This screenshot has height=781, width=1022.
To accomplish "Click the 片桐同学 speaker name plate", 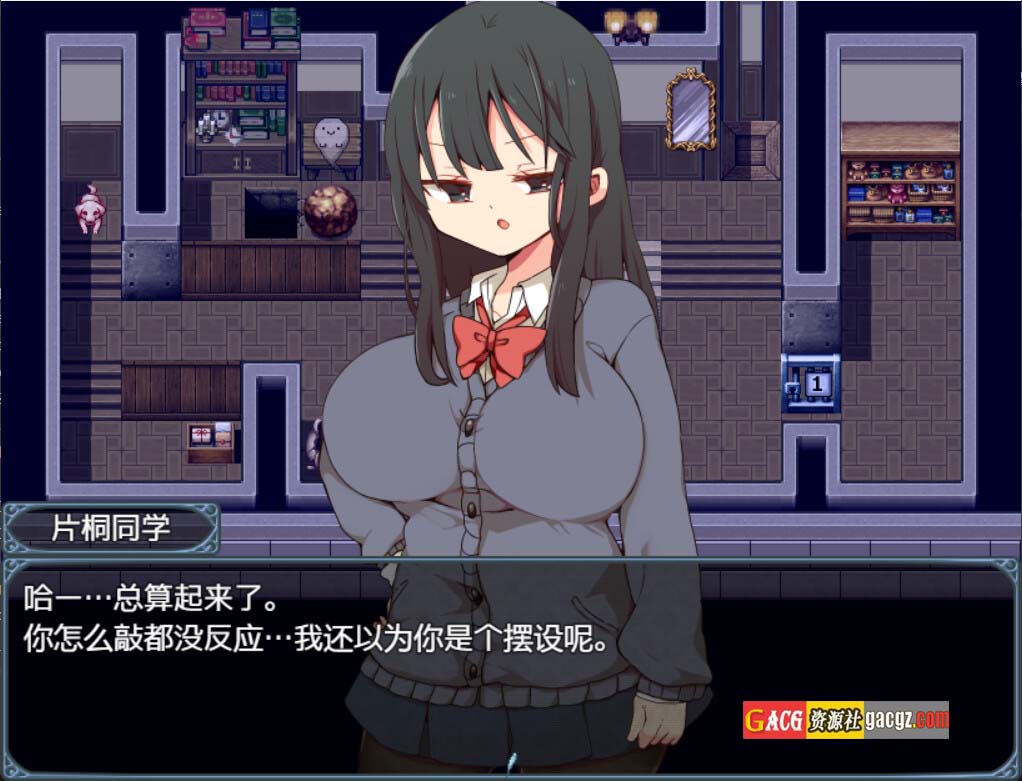I will coord(111,528).
